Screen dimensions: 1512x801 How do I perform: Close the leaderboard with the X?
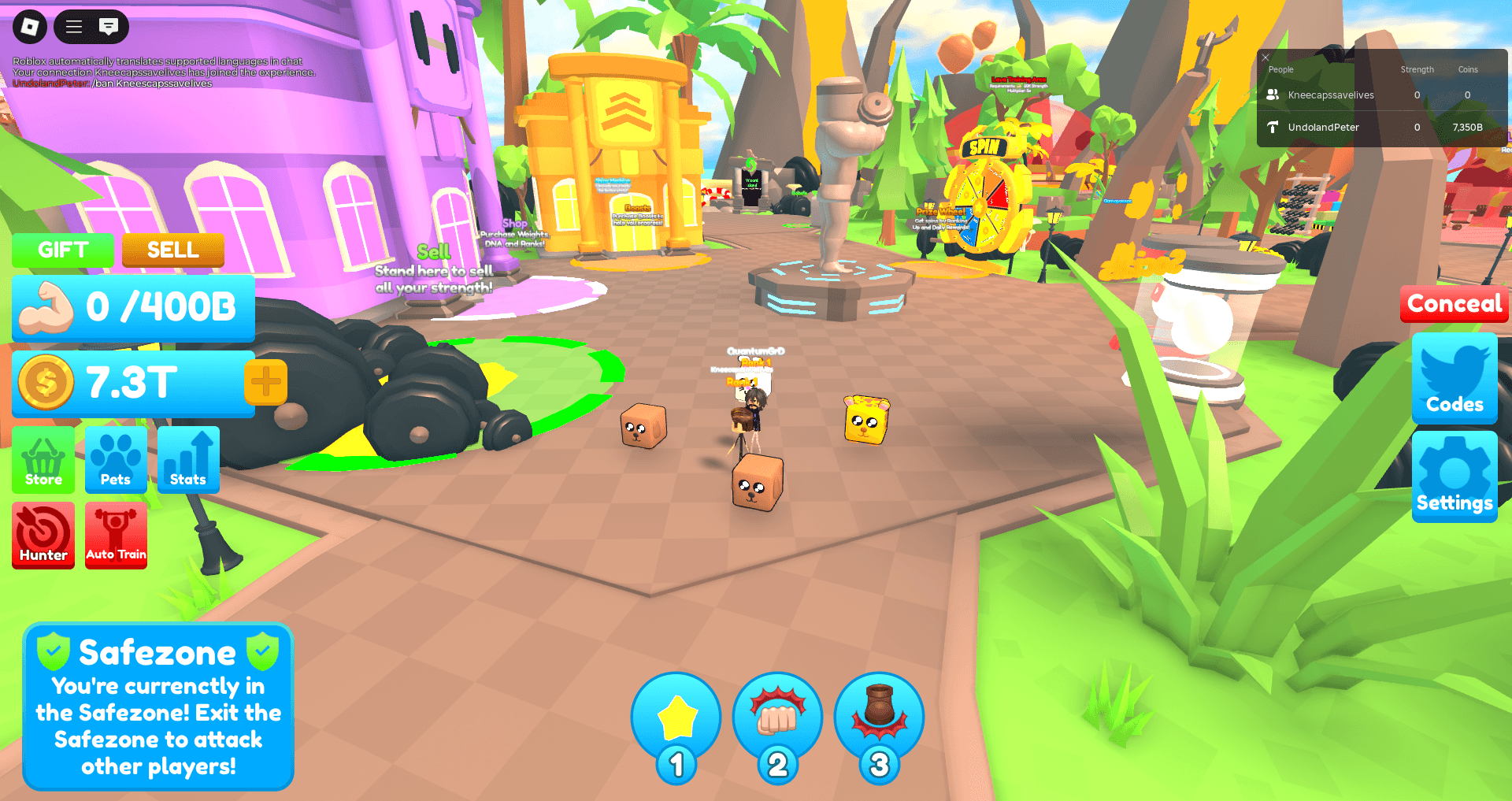click(1266, 57)
